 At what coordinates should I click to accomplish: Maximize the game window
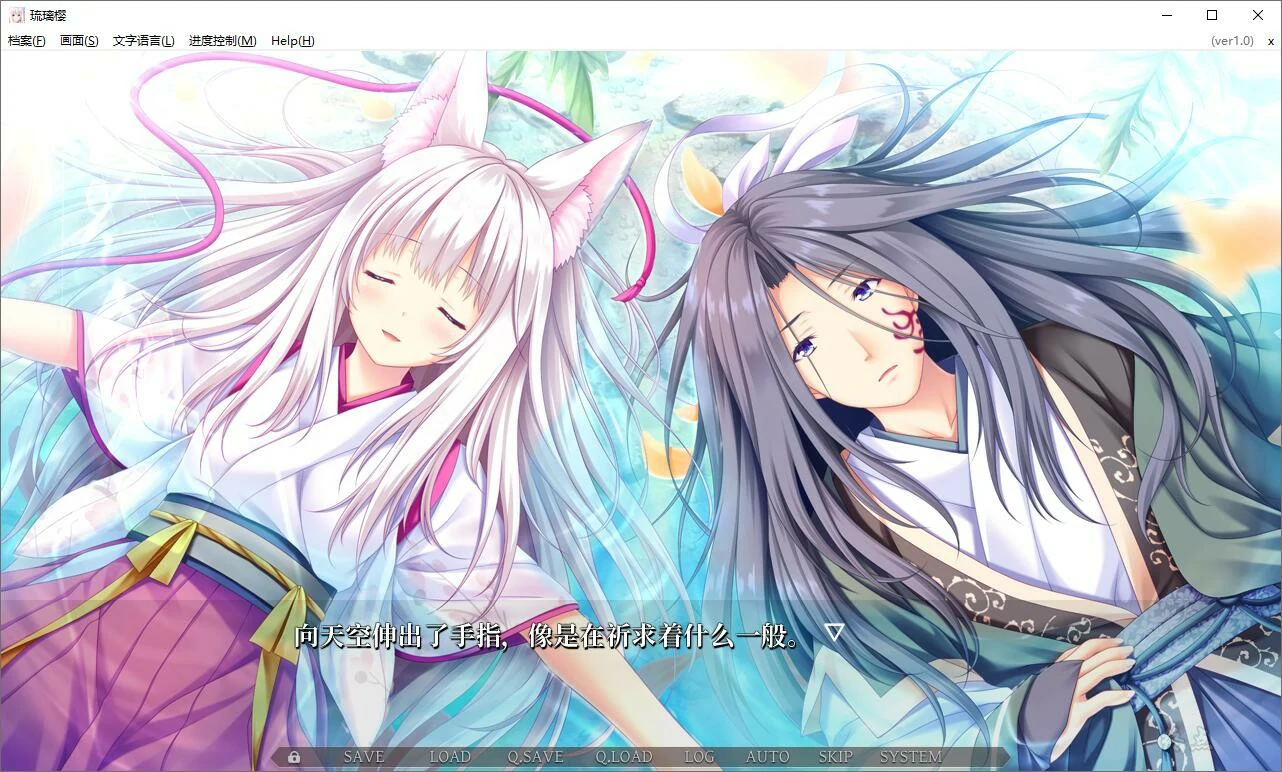coord(1211,15)
